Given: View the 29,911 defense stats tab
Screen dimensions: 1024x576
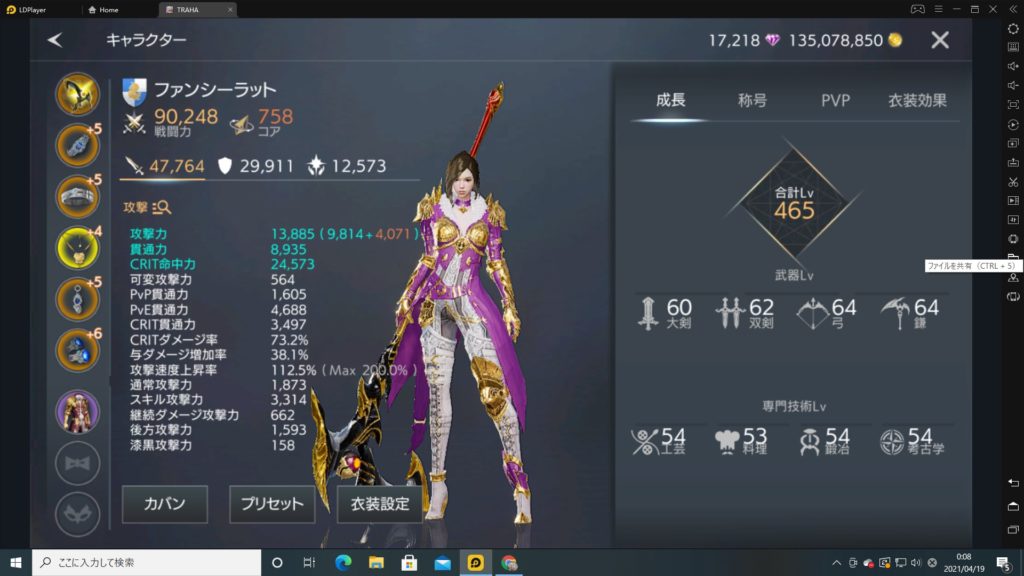Looking at the screenshot, I should point(256,166).
